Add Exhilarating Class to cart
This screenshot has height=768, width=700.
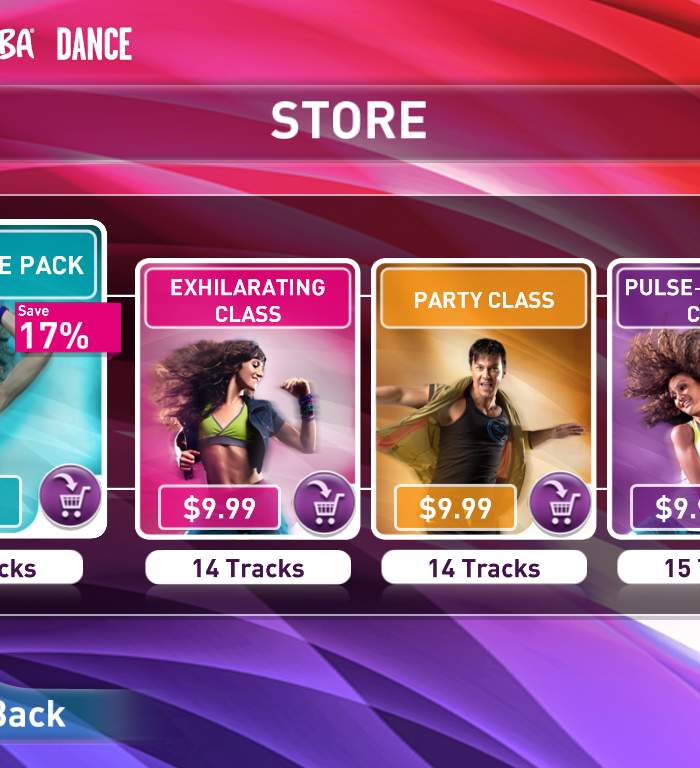(x=323, y=503)
